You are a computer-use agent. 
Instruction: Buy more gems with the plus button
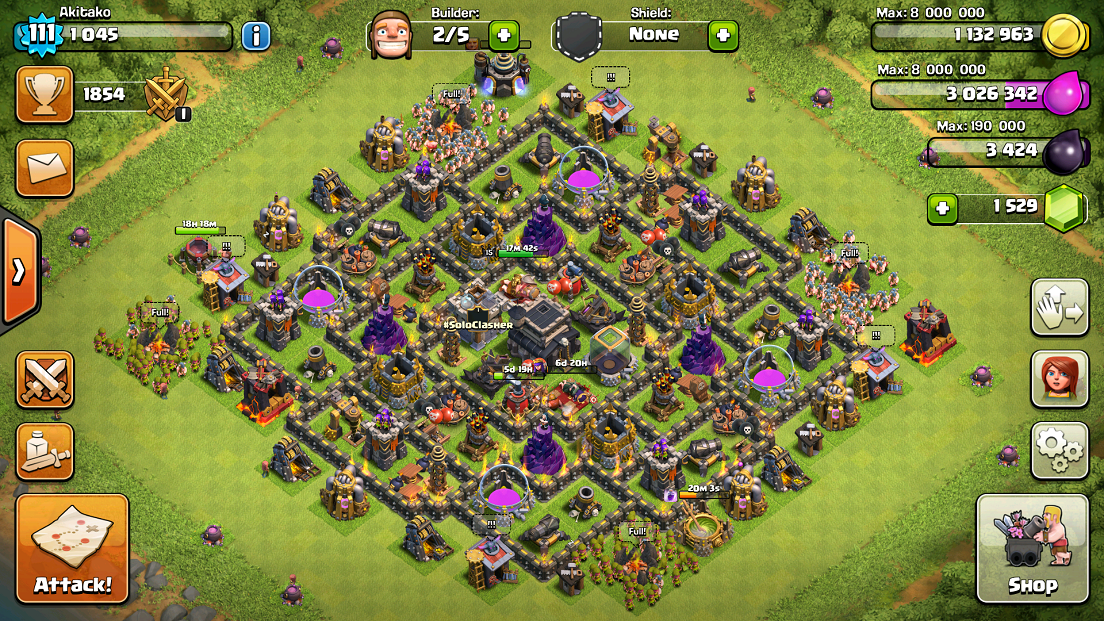(x=942, y=208)
